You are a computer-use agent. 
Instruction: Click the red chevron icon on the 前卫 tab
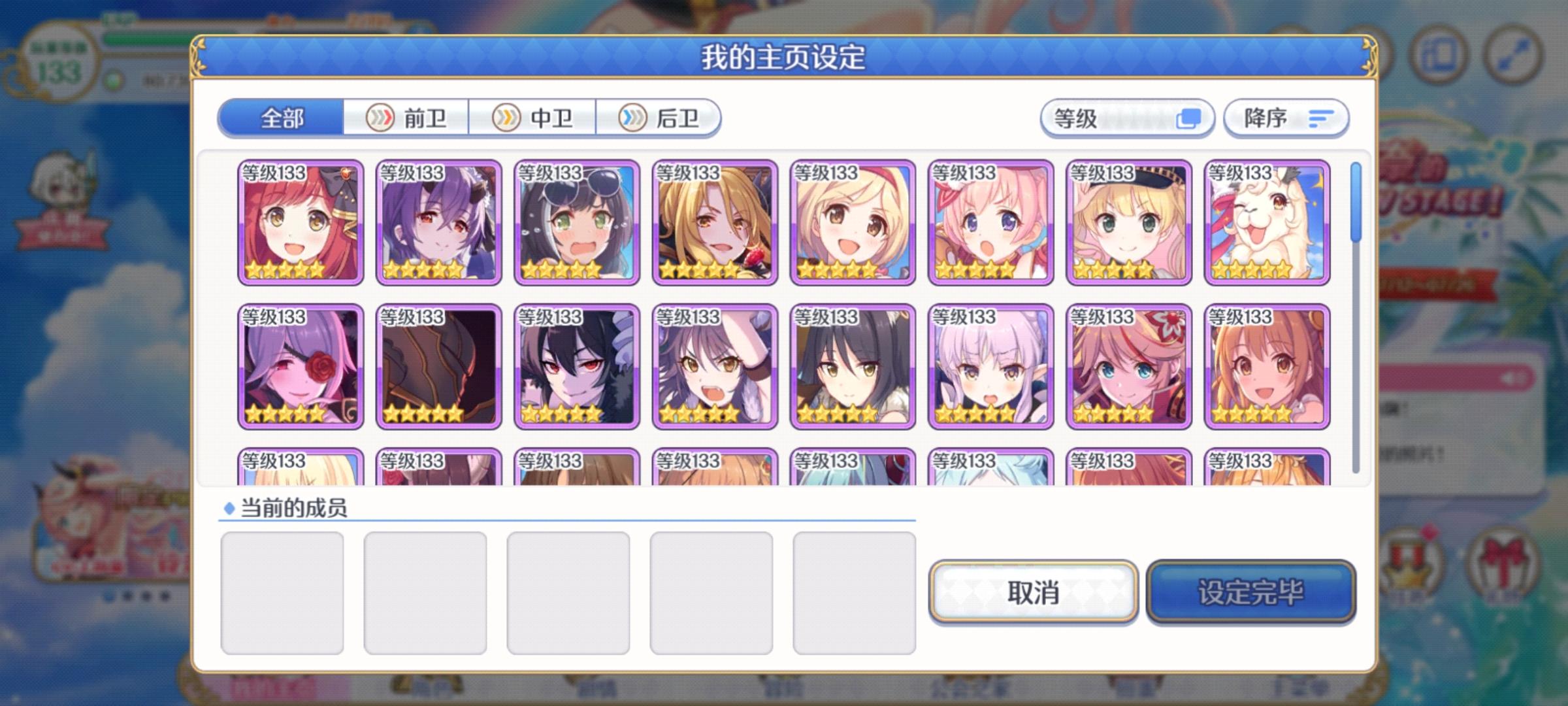point(382,118)
